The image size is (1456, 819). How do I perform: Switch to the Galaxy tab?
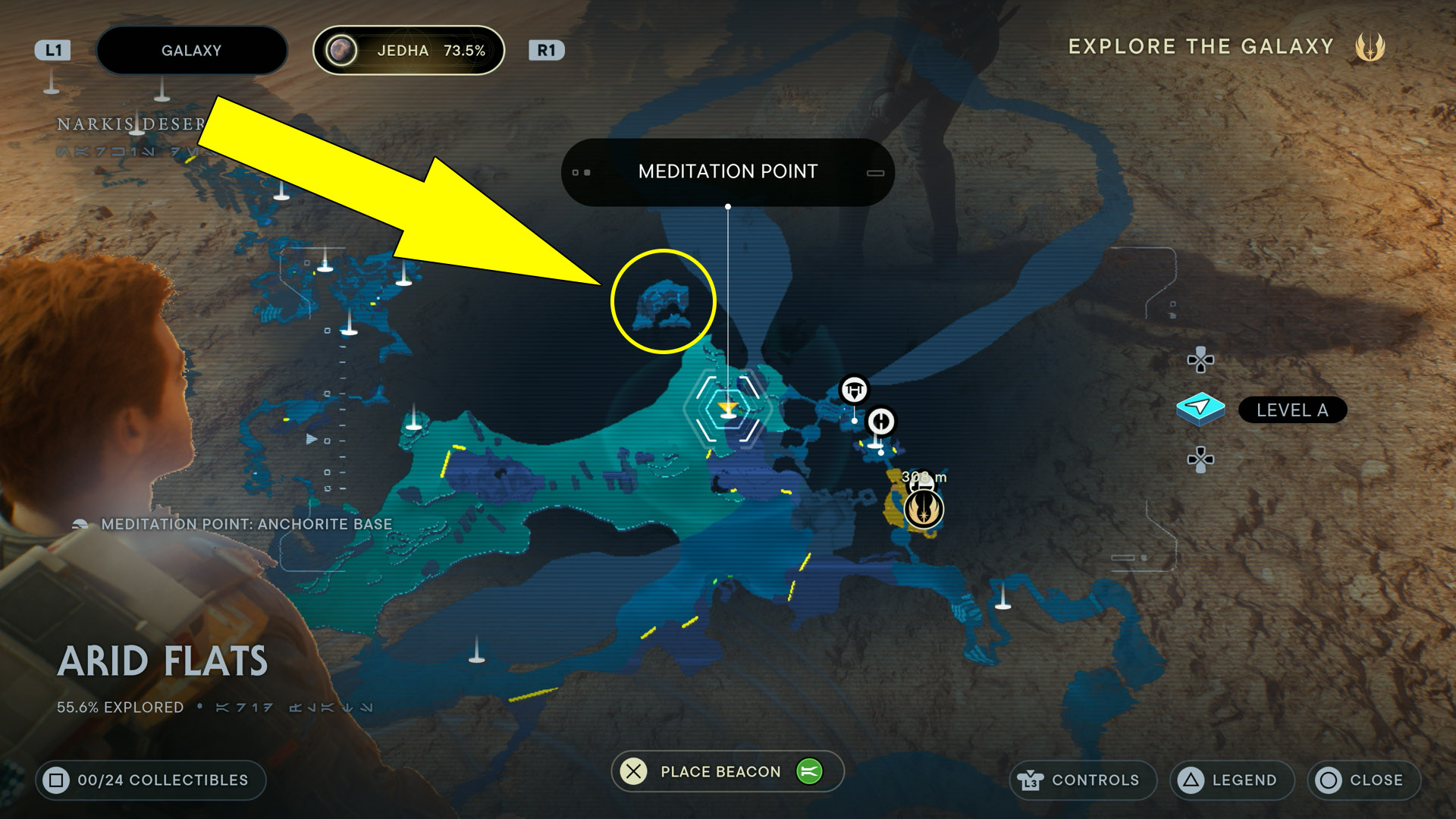[x=191, y=50]
